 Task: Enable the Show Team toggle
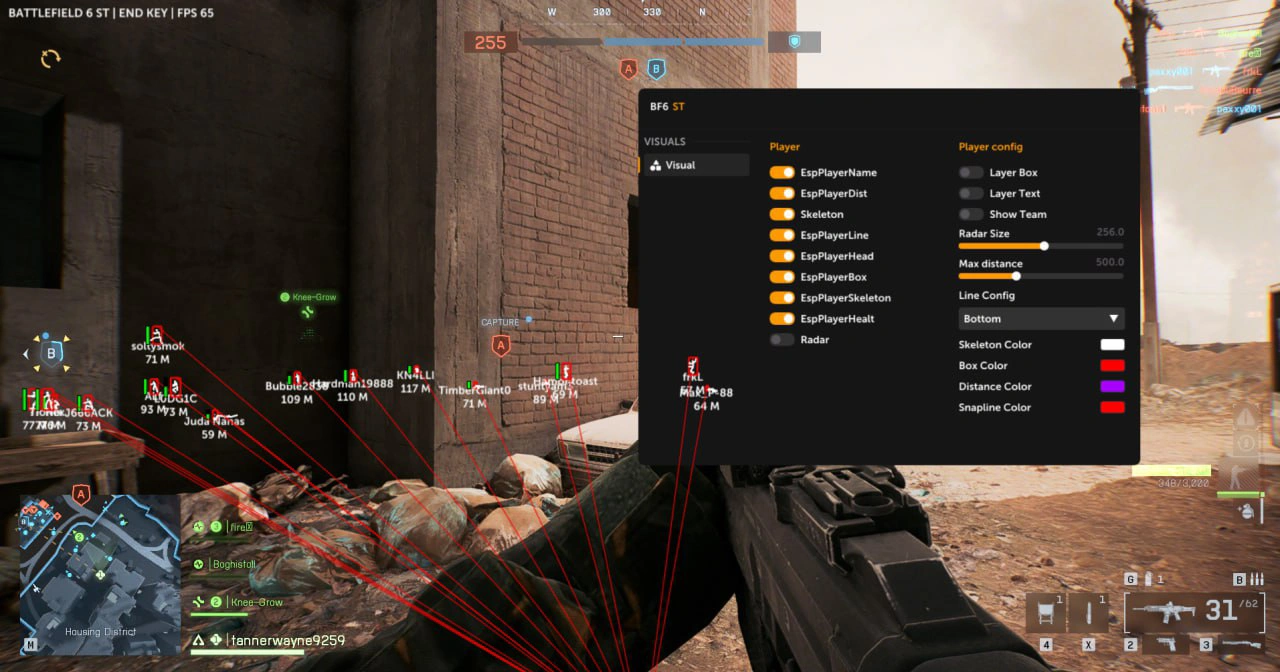click(x=971, y=215)
